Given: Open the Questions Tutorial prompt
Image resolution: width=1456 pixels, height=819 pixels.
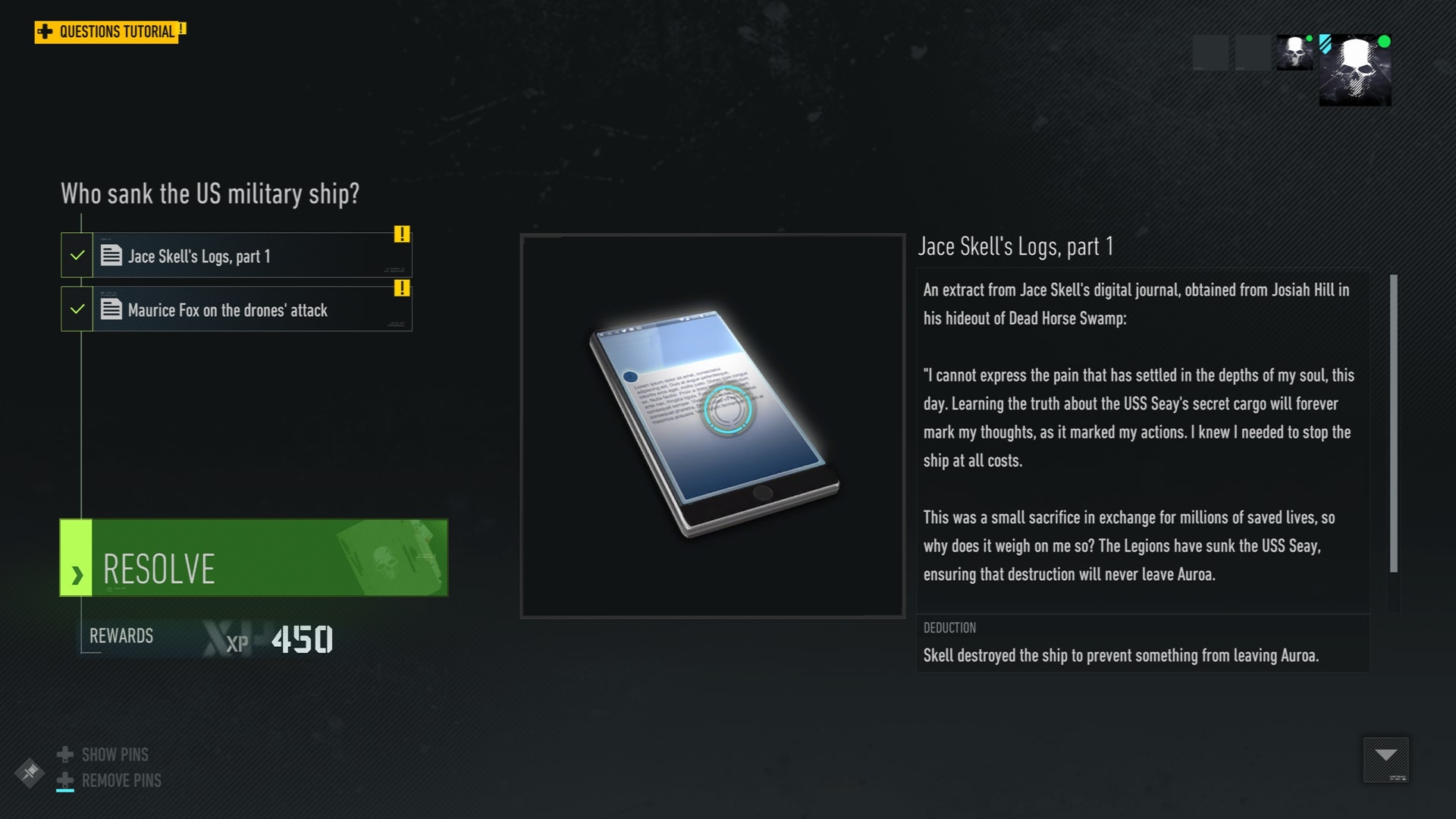Looking at the screenshot, I should [x=108, y=32].
